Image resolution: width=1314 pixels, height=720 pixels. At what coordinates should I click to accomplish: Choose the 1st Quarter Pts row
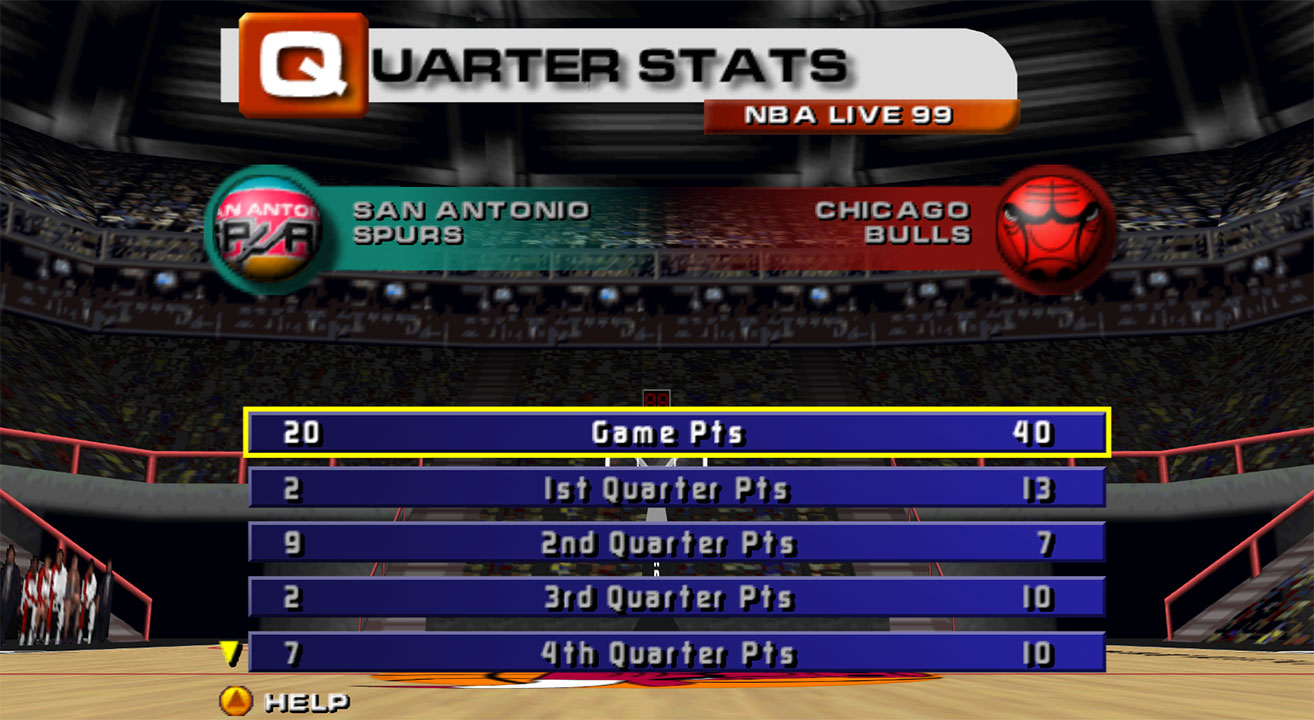pyautogui.click(x=676, y=489)
